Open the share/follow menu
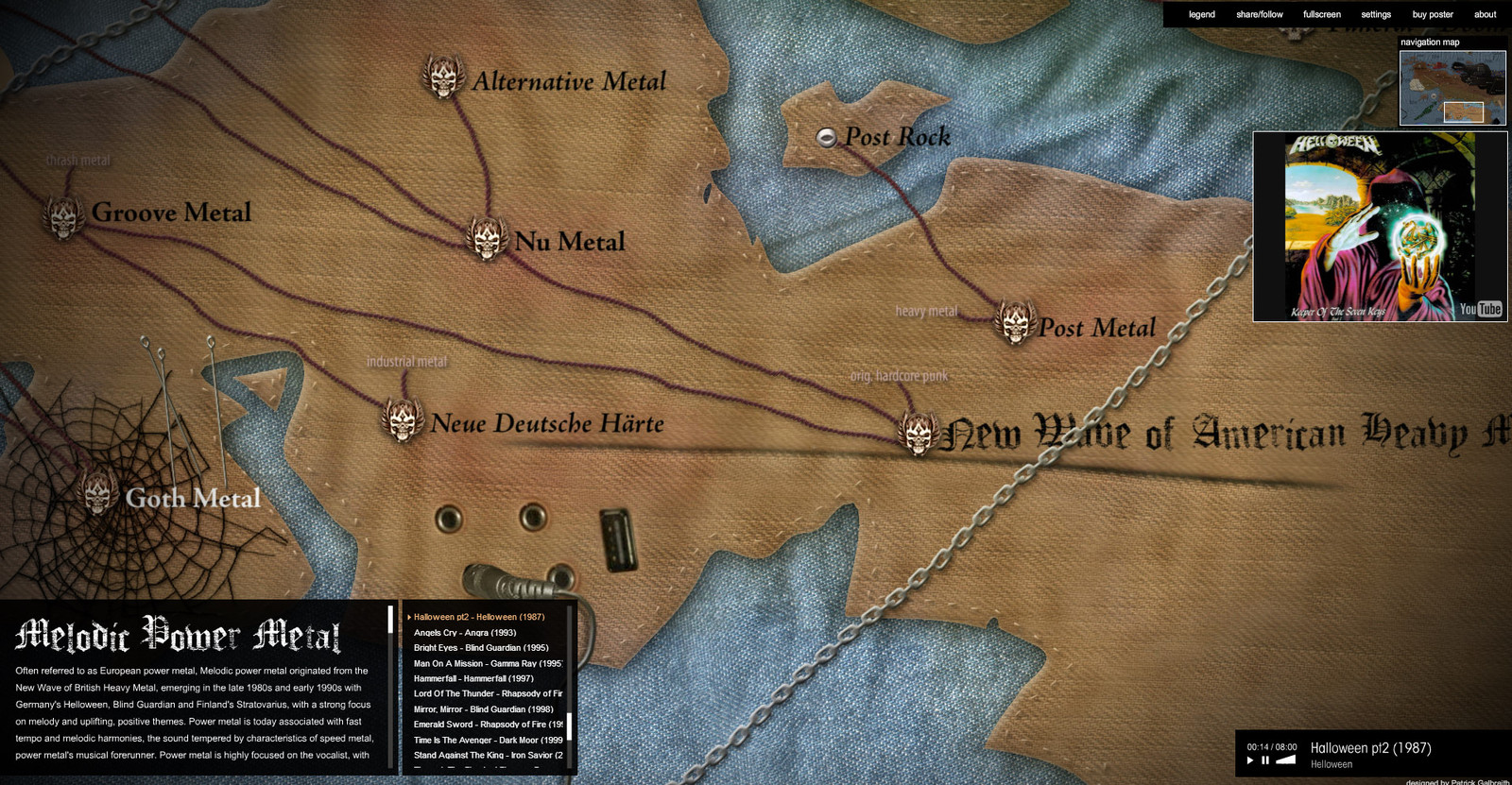 pyautogui.click(x=1259, y=14)
